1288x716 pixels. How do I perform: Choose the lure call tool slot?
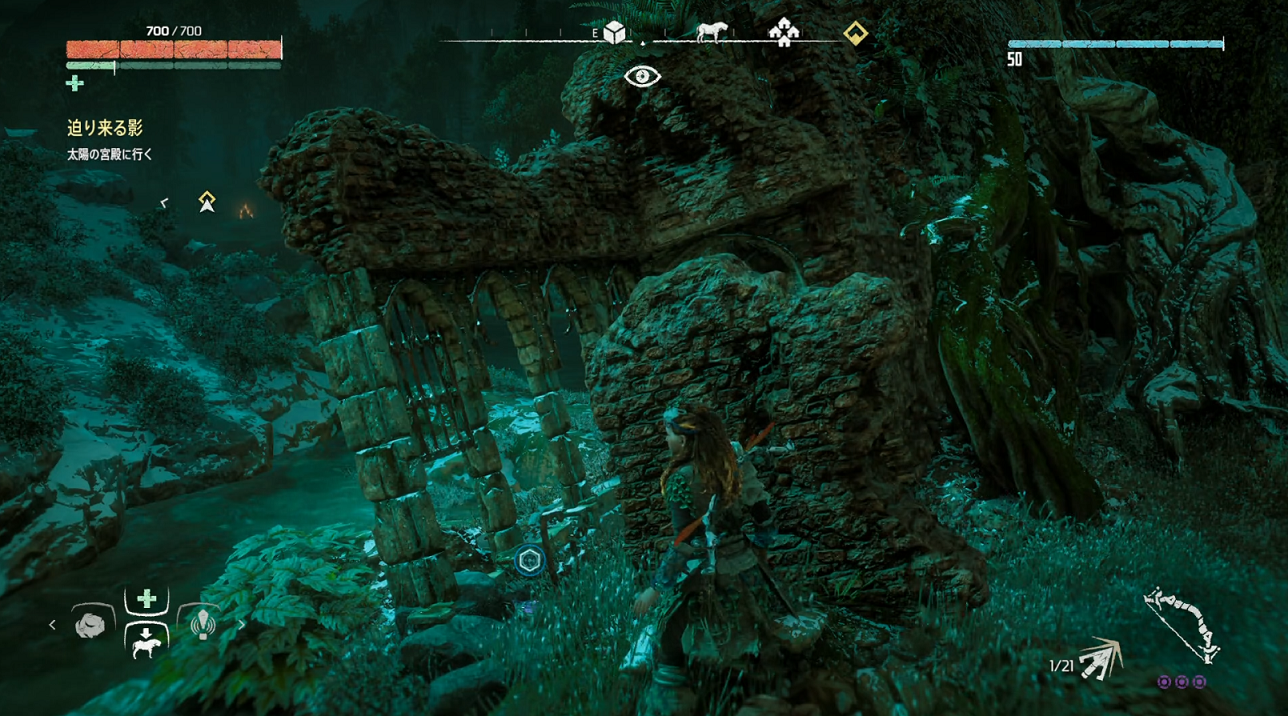tap(203, 624)
